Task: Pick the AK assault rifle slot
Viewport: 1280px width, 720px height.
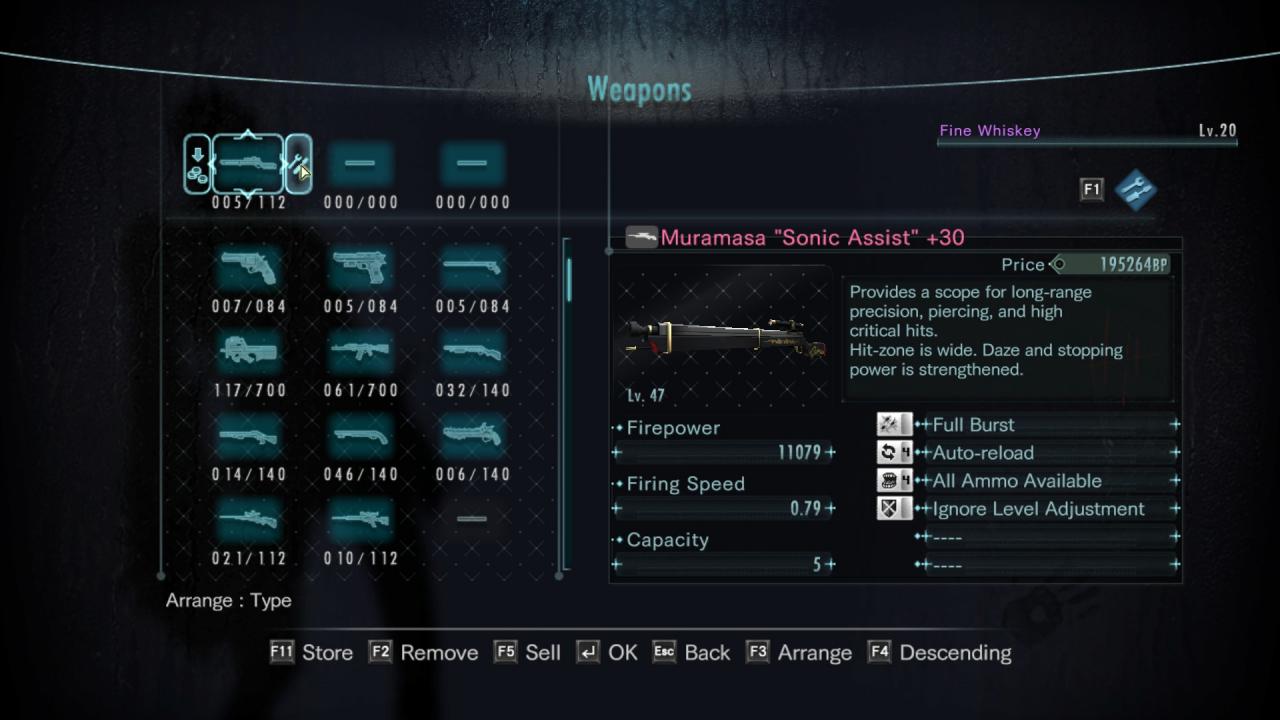Action: [360, 352]
